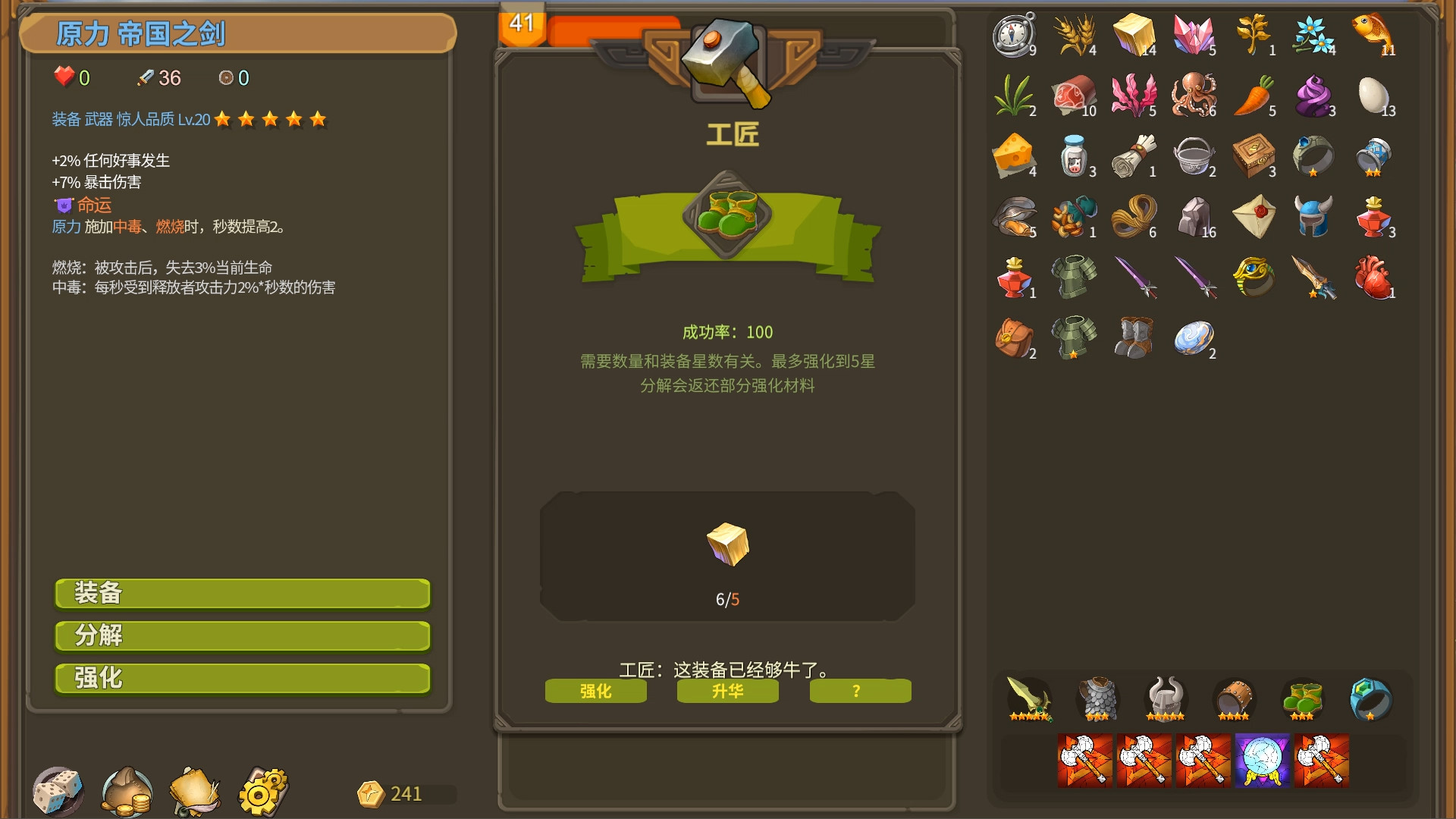Select the dice icon in the bottom-left corner
1456x819 pixels.
pos(57,792)
